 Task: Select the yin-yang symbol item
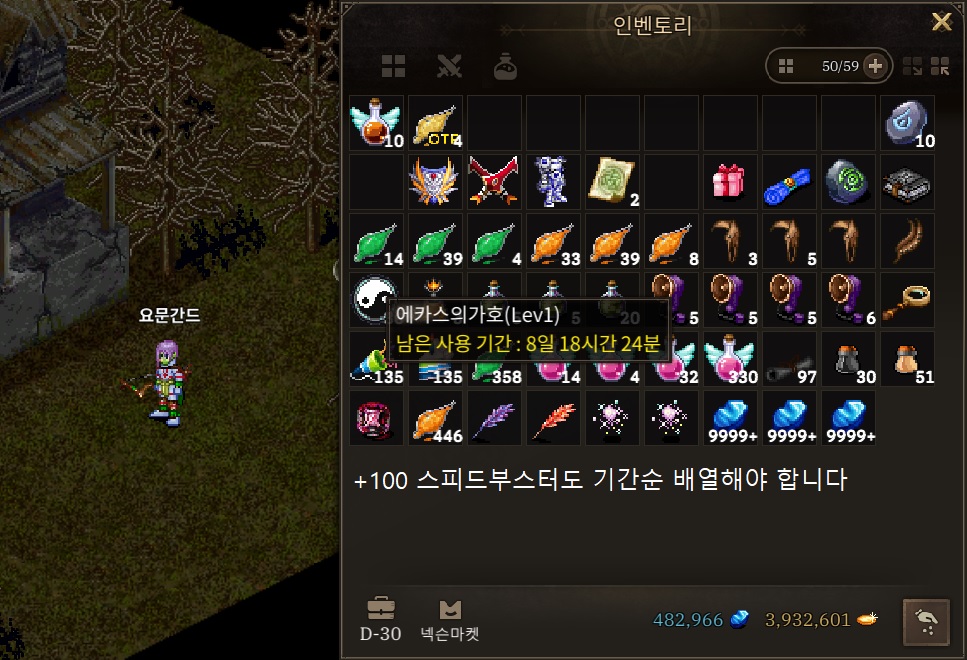click(x=374, y=297)
